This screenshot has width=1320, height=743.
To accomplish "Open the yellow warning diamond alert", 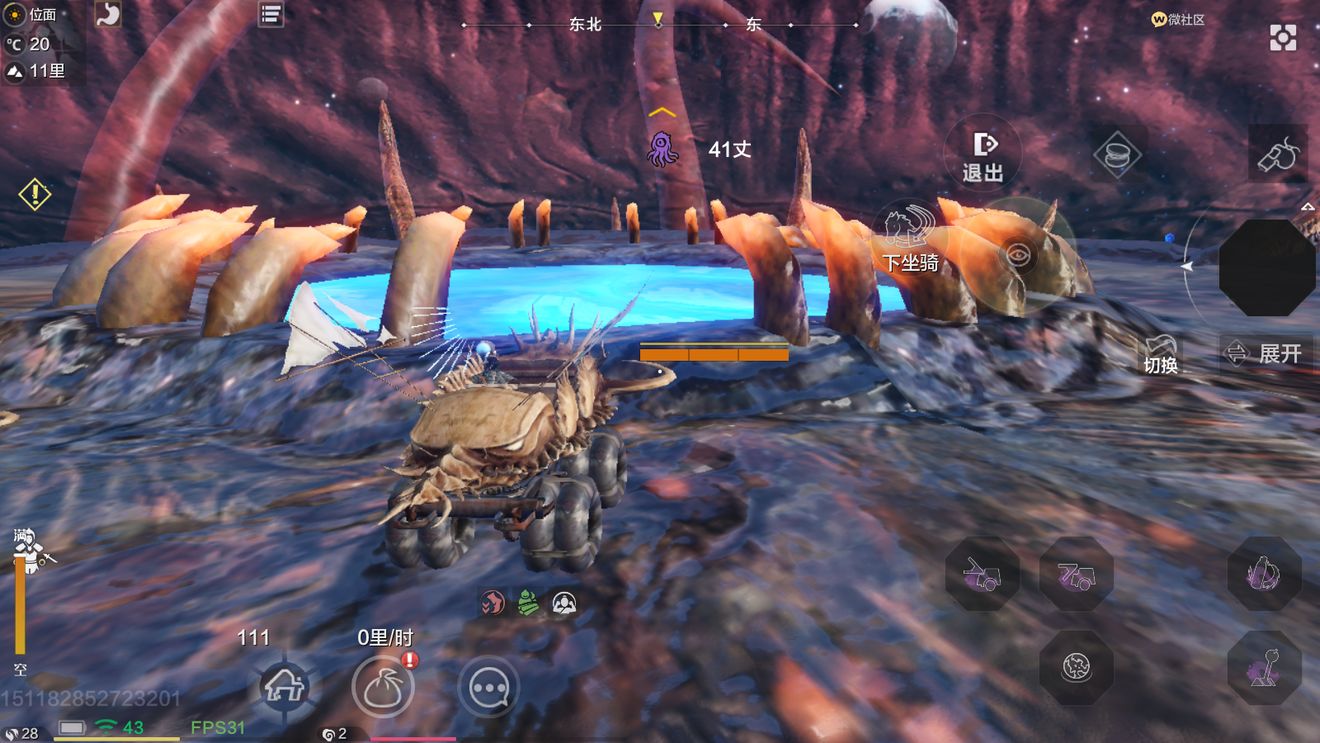I will (x=35, y=193).
